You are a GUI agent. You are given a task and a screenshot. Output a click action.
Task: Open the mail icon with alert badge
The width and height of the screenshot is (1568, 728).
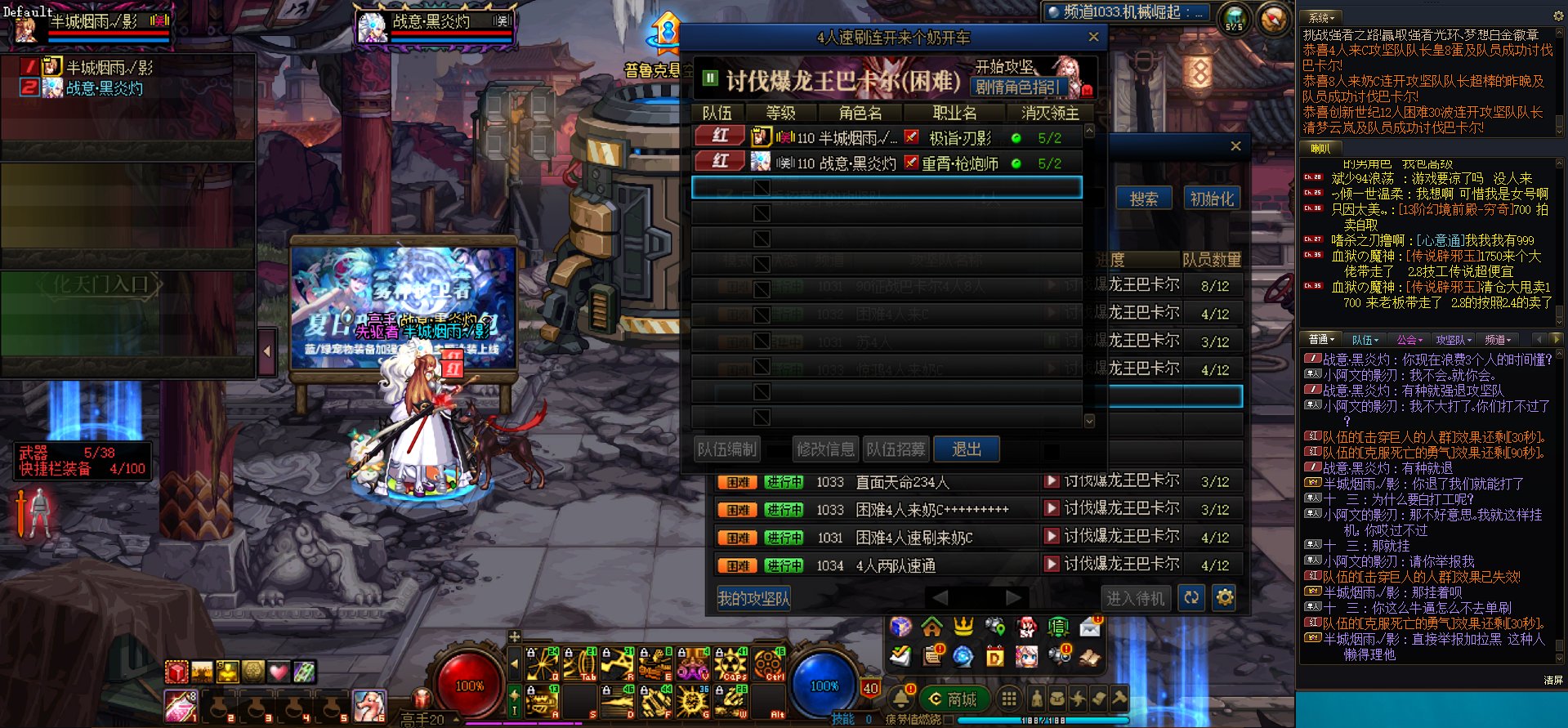click(x=1088, y=629)
